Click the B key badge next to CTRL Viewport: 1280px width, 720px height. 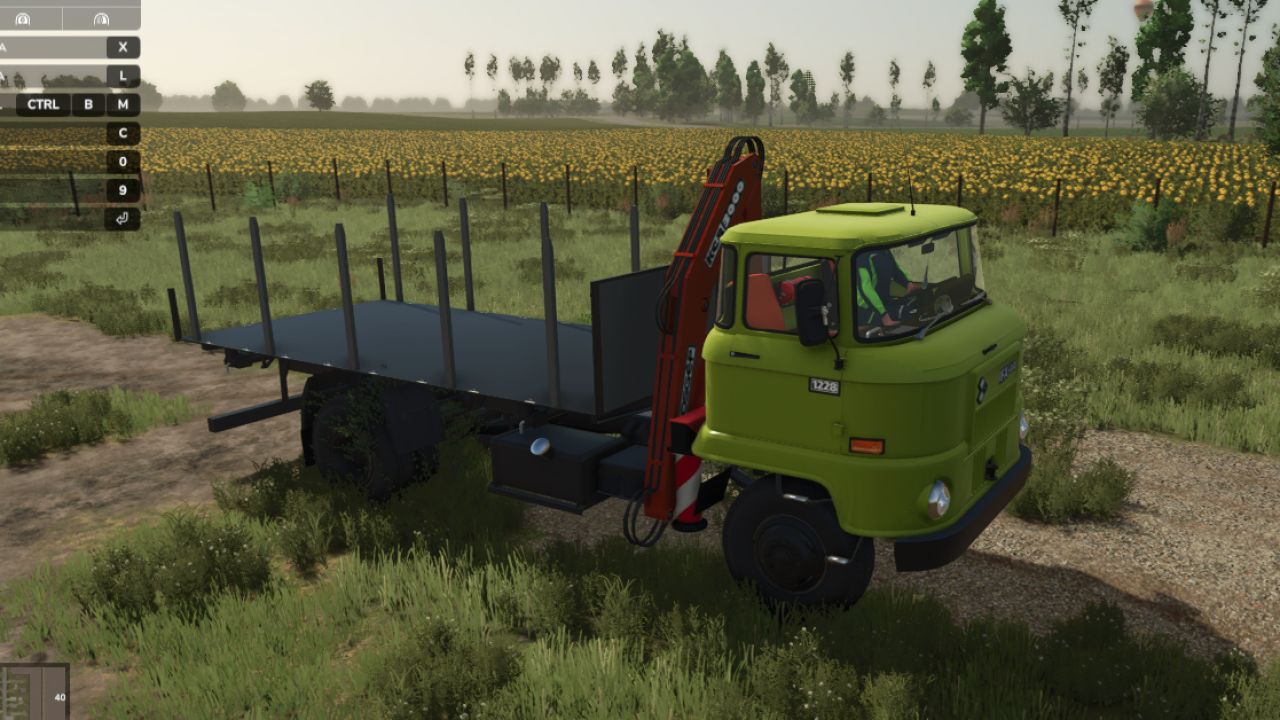87,104
